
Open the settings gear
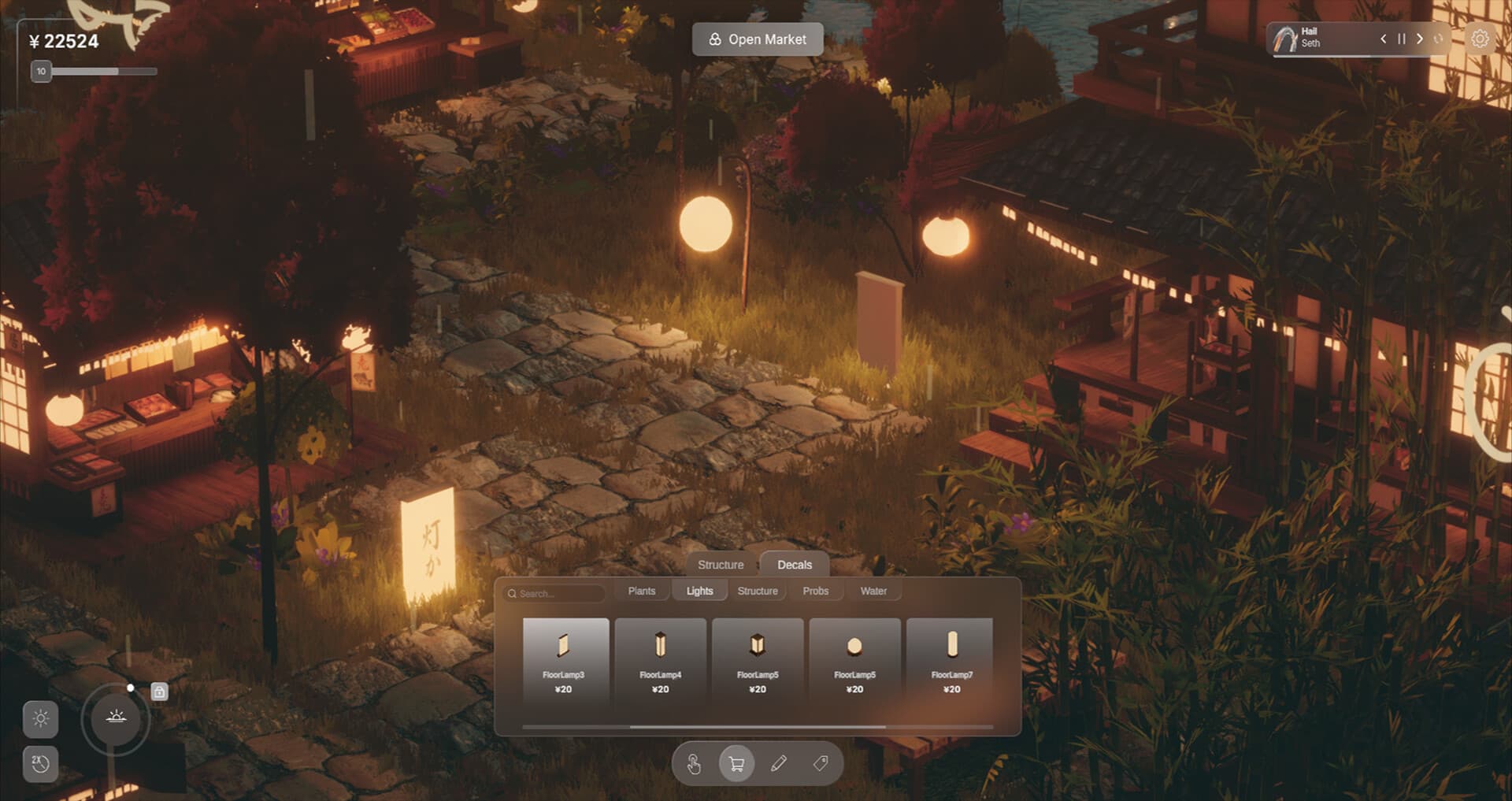pyautogui.click(x=1481, y=38)
